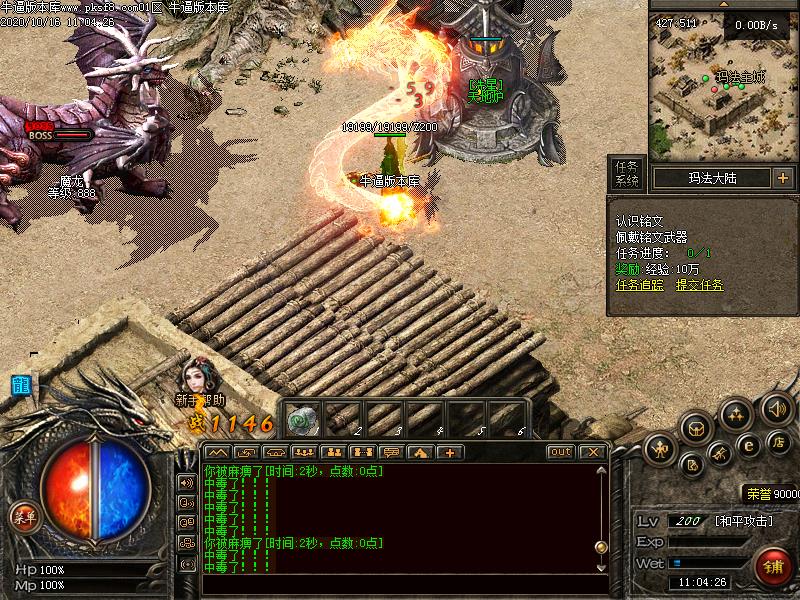800x600 pixels.
Task: Click the 任务追踪 quest tracking link
Action: [x=638, y=285]
